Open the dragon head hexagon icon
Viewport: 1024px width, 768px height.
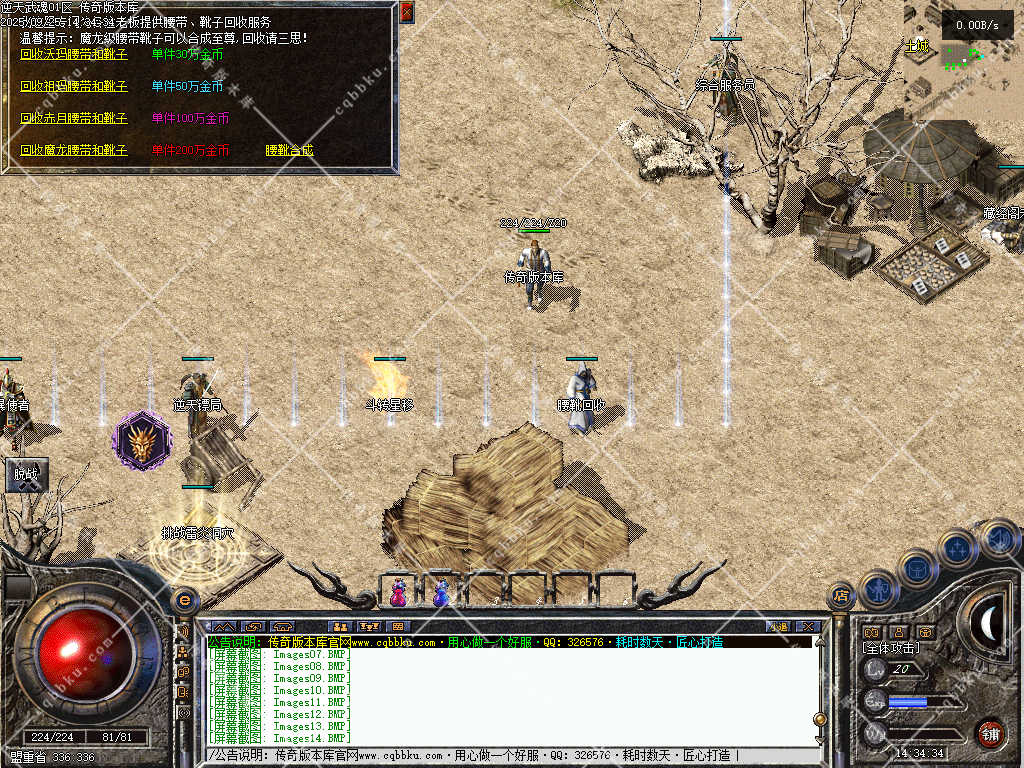142,441
